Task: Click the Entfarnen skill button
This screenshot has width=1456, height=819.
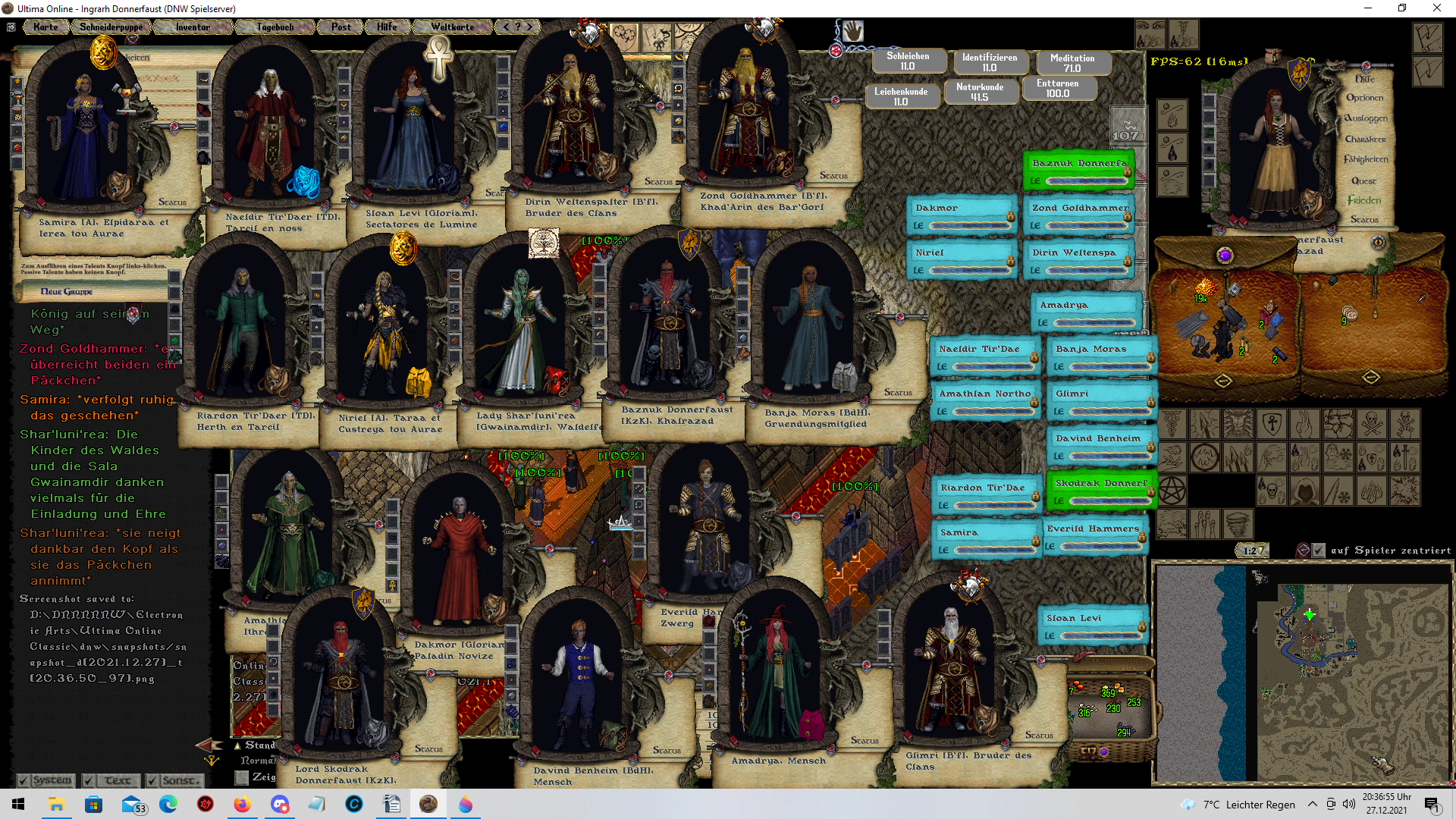Action: coord(1057,89)
